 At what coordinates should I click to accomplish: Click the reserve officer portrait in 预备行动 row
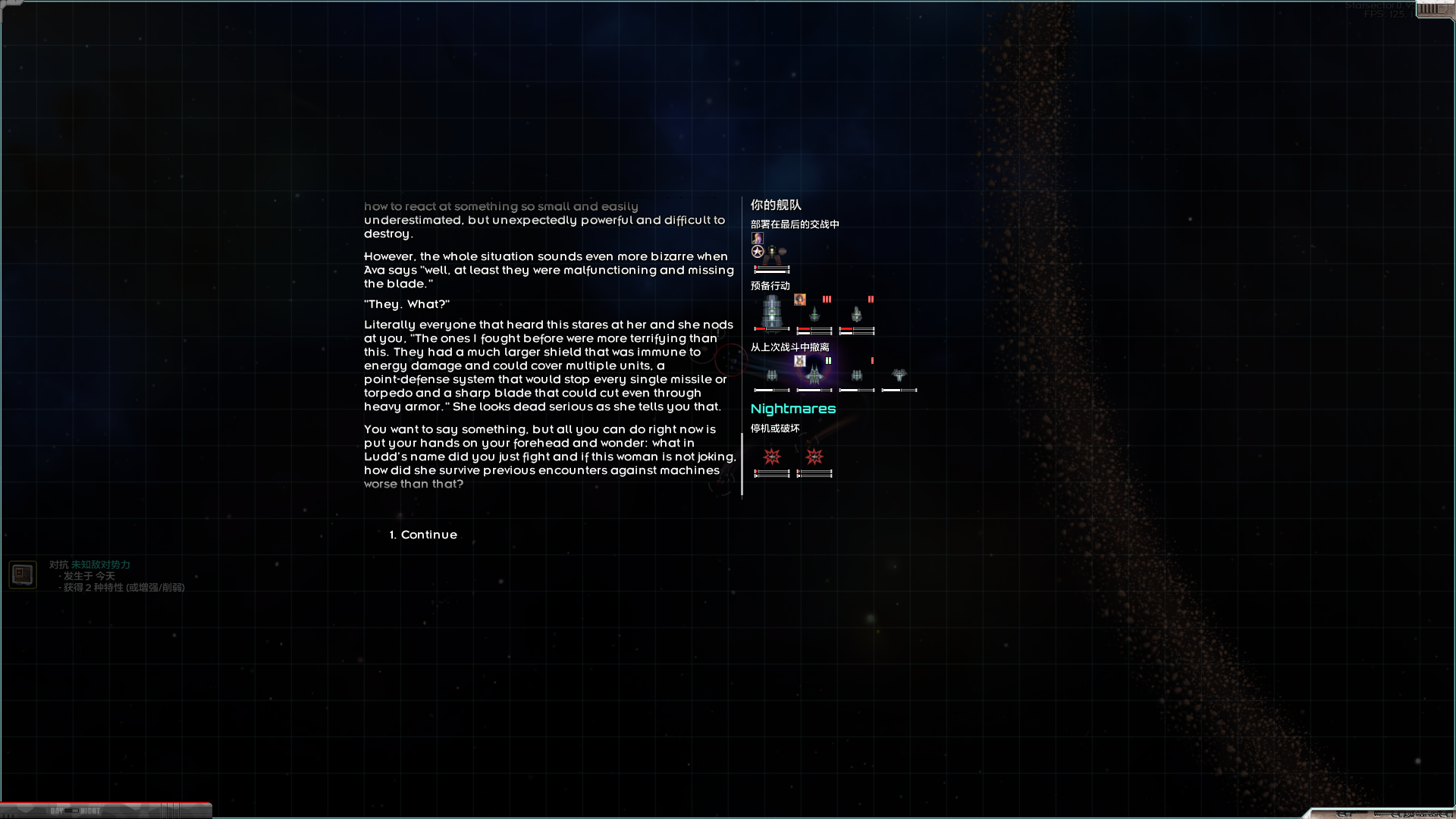point(799,300)
